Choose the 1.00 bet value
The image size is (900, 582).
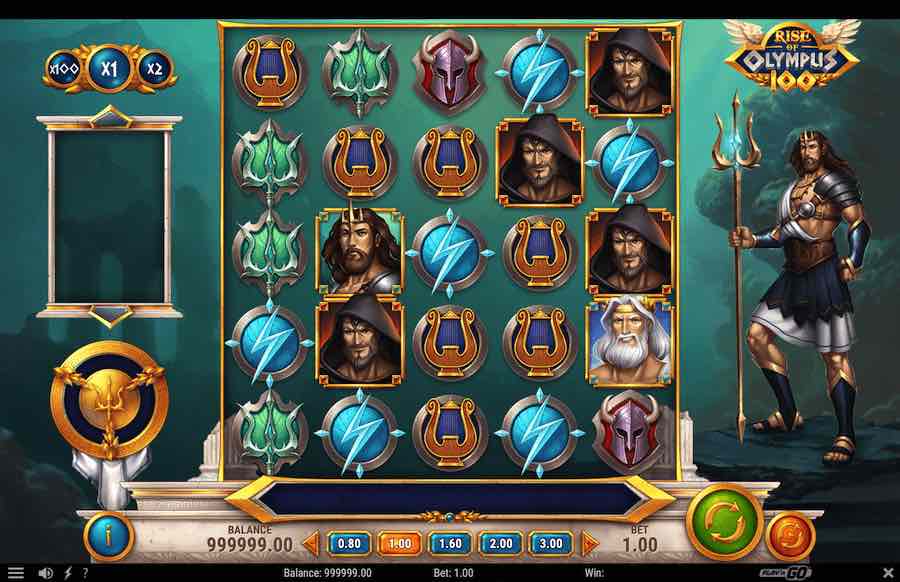(x=399, y=543)
